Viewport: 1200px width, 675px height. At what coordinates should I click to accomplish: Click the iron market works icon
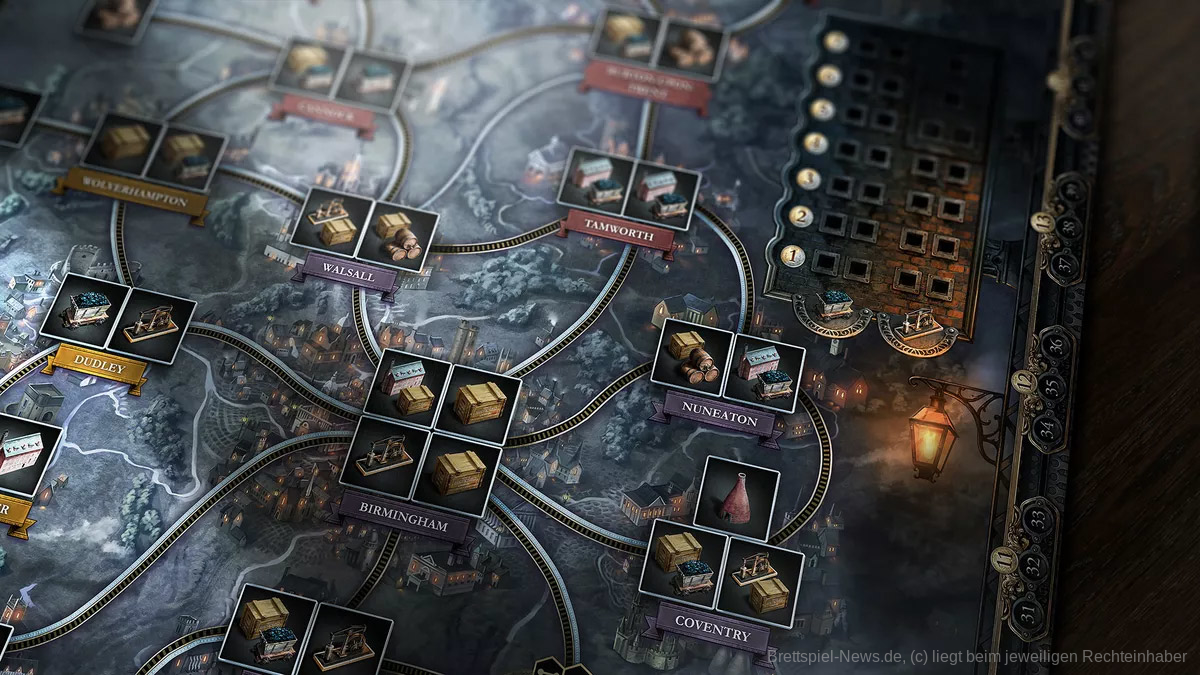tap(917, 326)
